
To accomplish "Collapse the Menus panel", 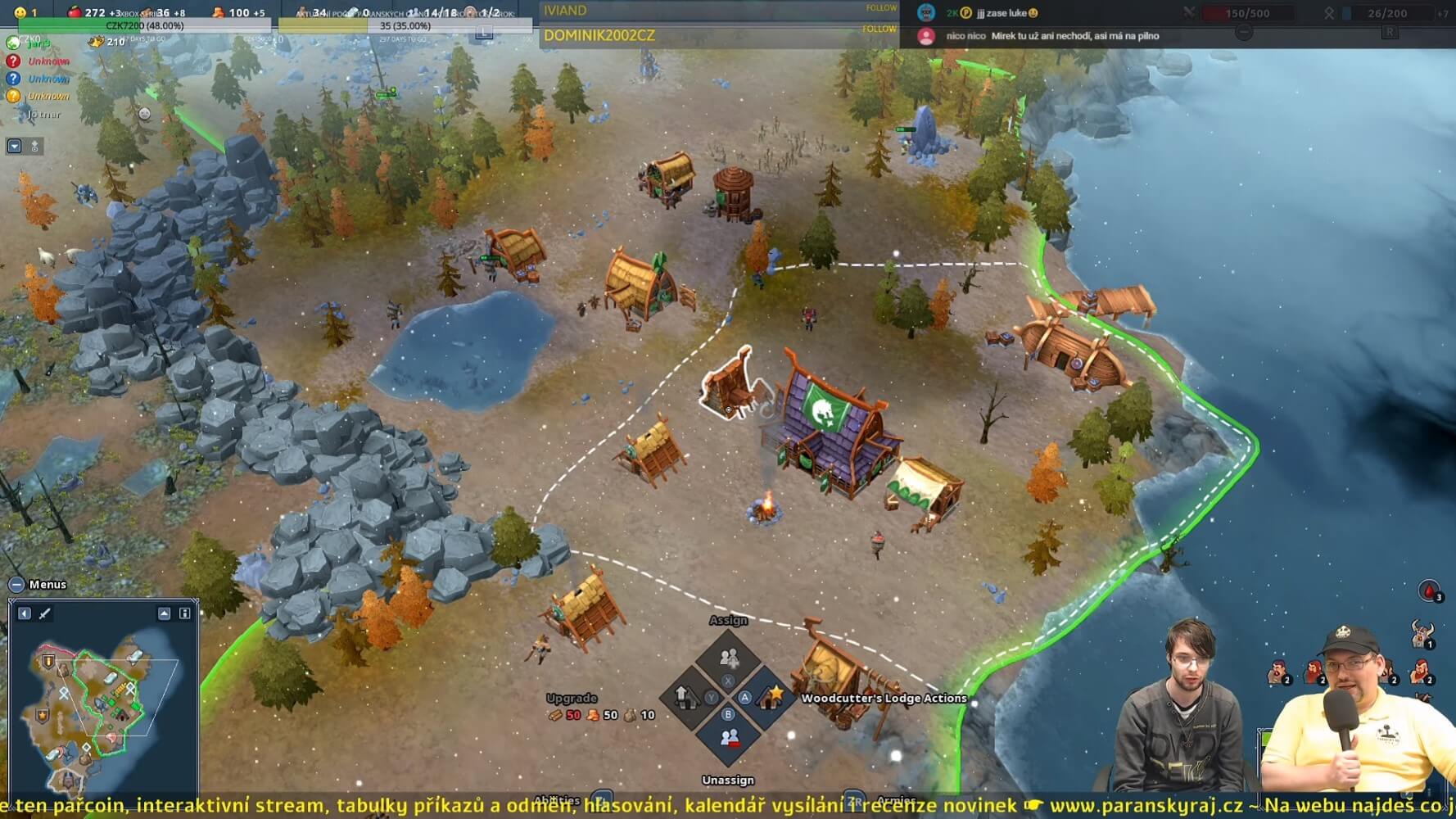I will coord(16,585).
